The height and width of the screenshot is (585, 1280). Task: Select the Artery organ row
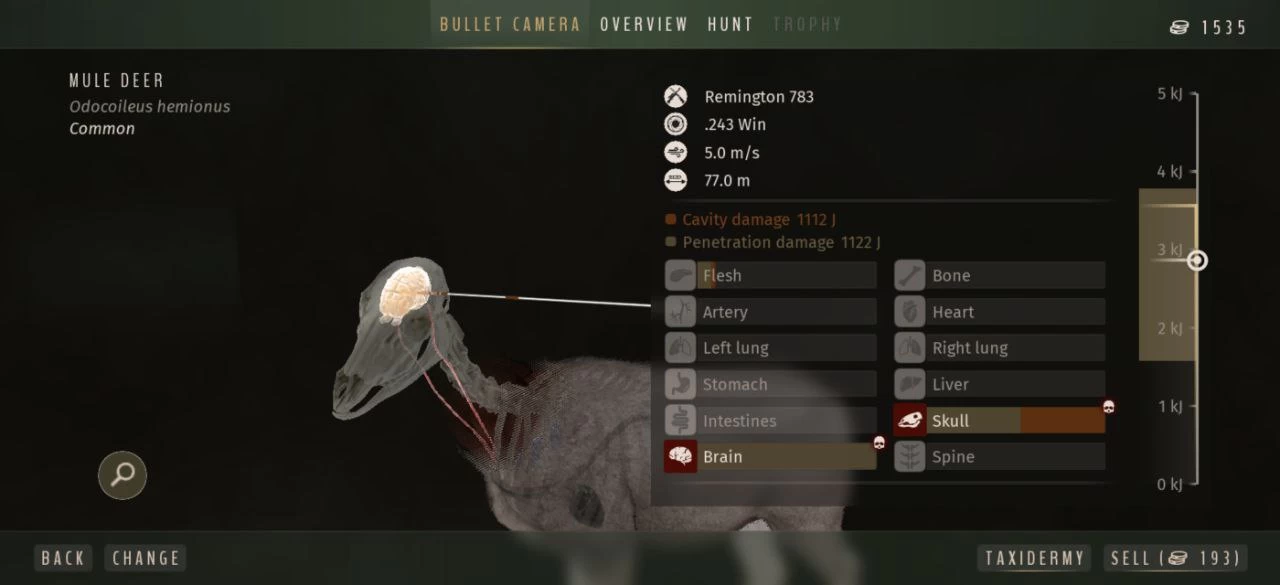coord(770,312)
